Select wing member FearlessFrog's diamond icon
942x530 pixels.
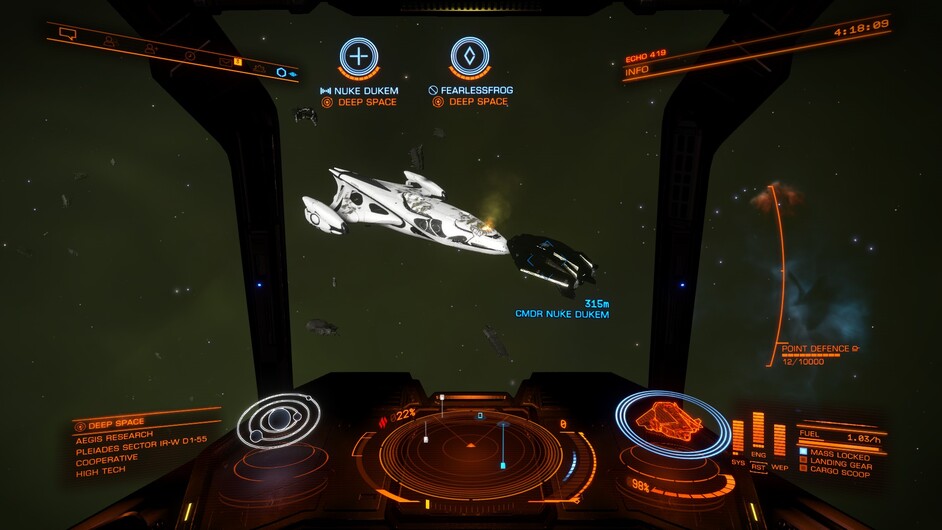[469, 57]
